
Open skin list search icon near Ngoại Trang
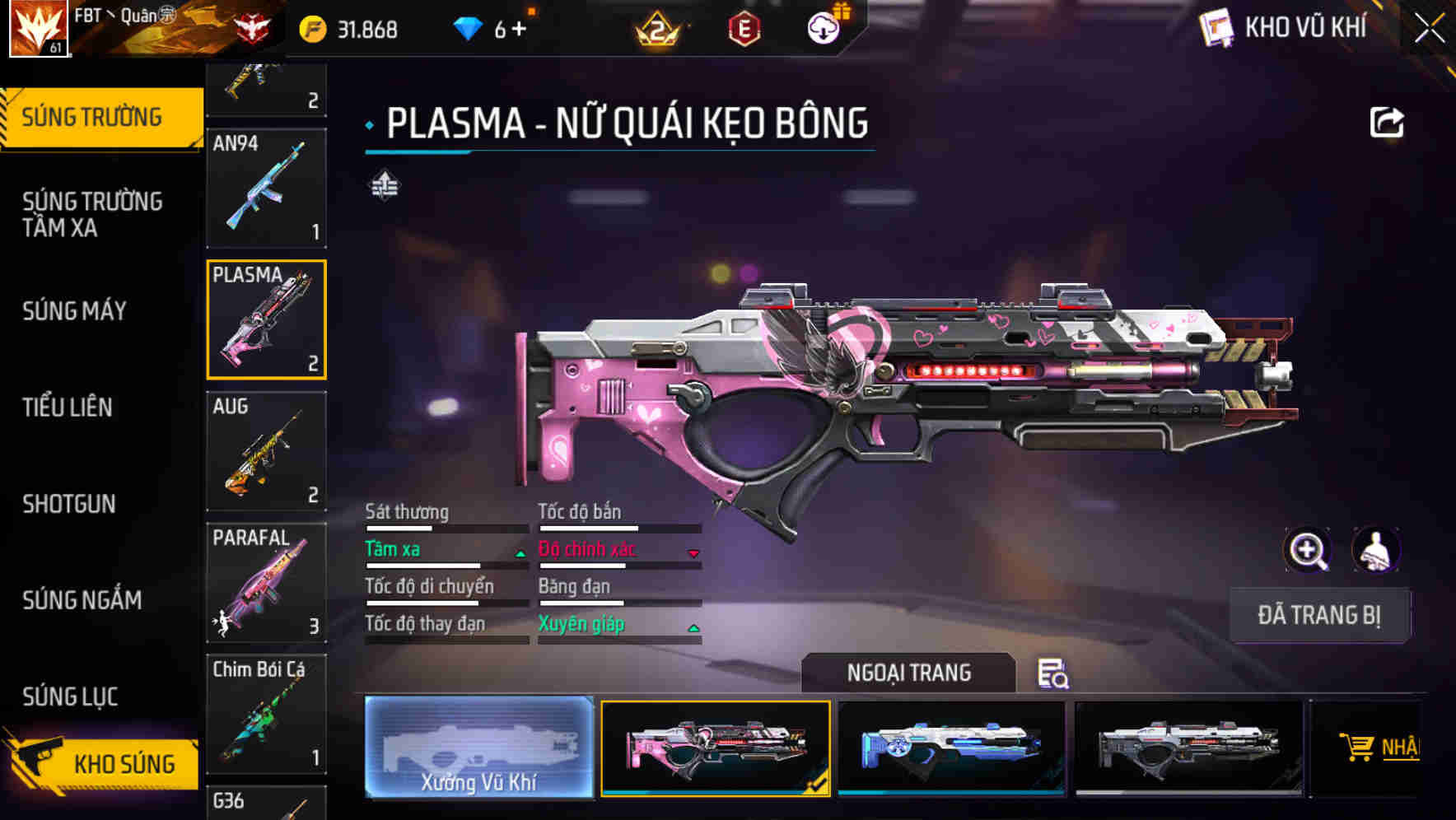click(x=1052, y=673)
